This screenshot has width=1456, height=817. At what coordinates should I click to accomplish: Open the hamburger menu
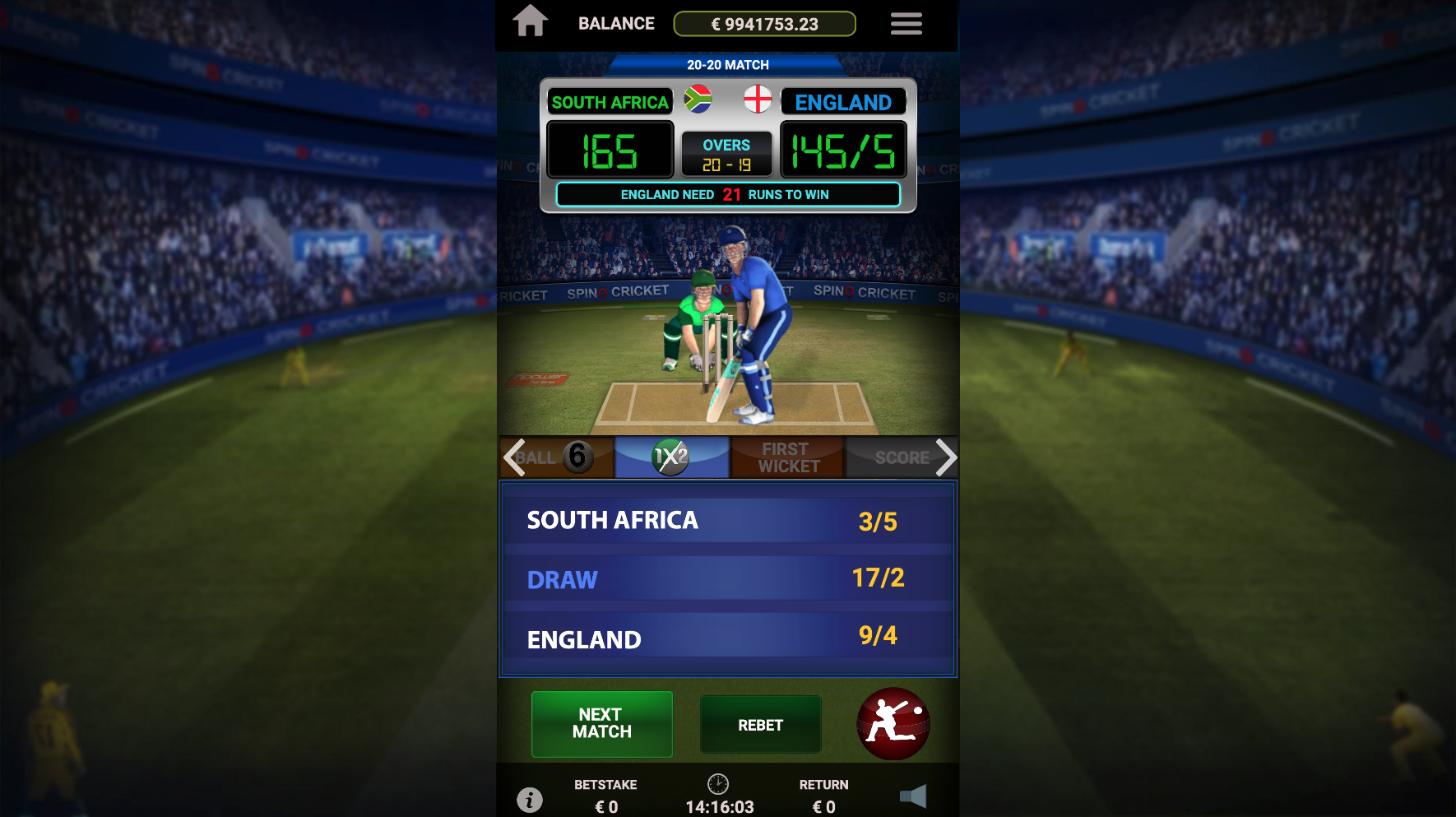click(906, 24)
